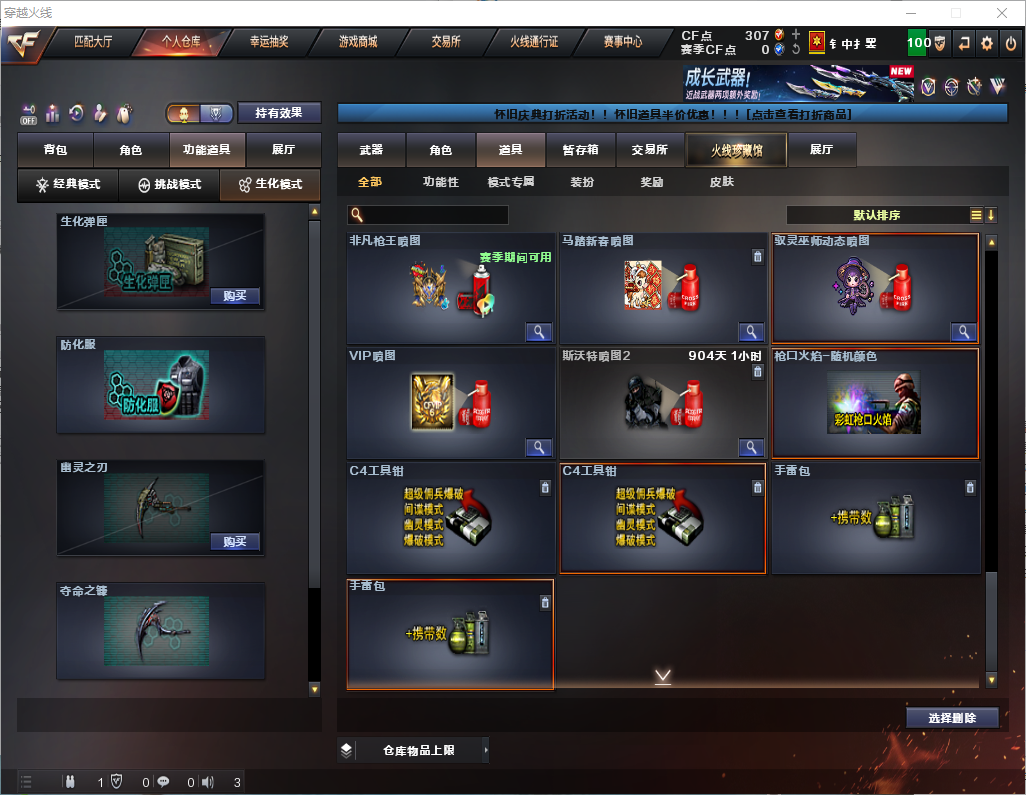Image resolution: width=1026 pixels, height=795 pixels.
Task: Filter items by 功能性 category
Action: click(x=440, y=182)
